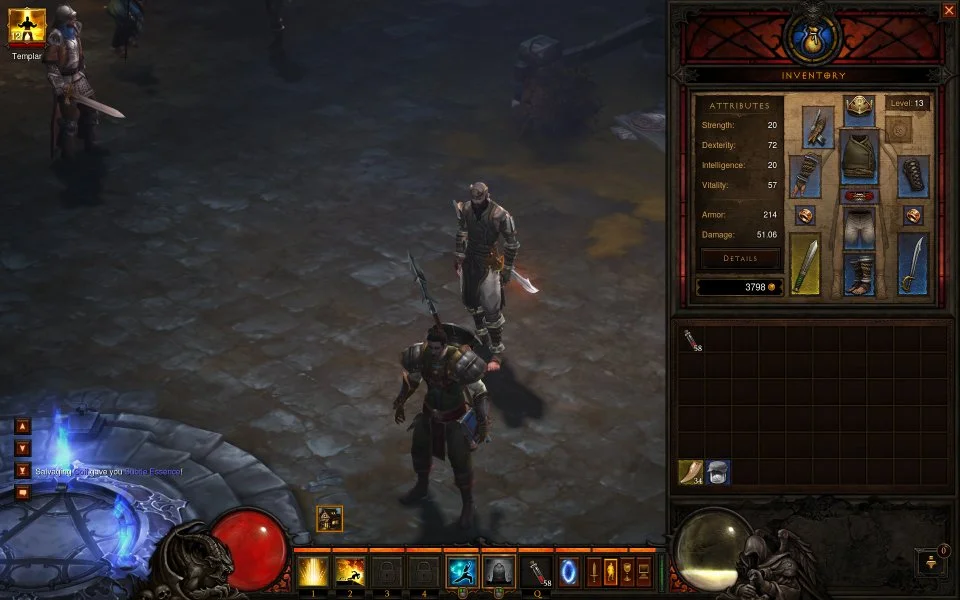Cast the Town Portal from the action bar
This screenshot has height=600, width=960.
click(569, 572)
